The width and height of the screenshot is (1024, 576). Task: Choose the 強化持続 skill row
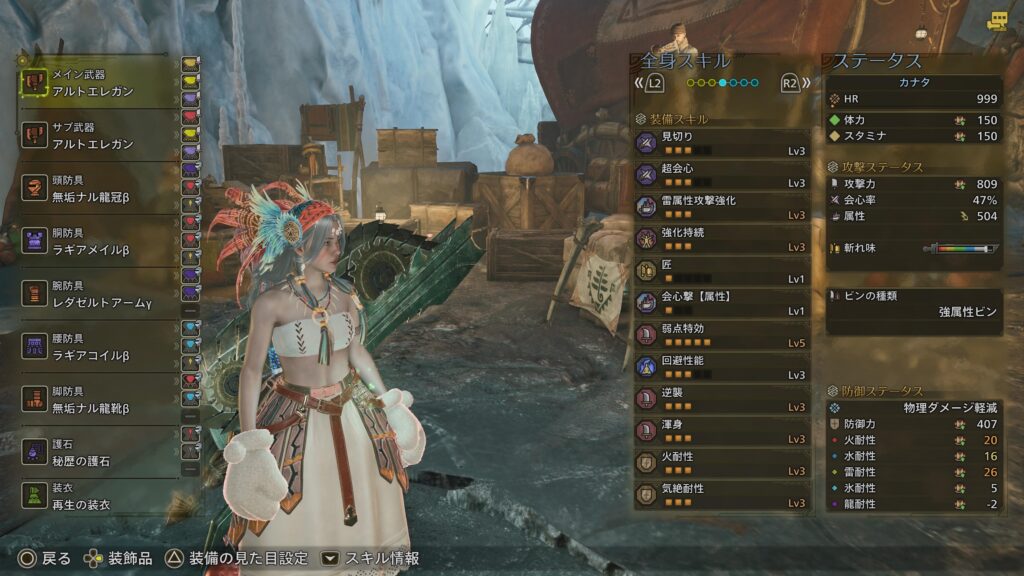(722, 239)
